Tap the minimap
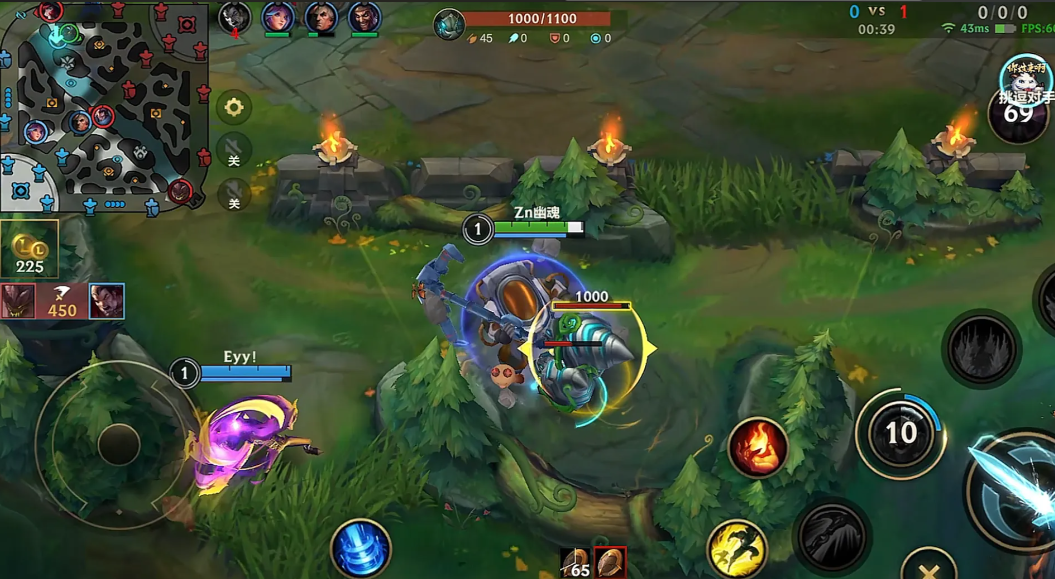This screenshot has width=1055, height=579. 104,106
